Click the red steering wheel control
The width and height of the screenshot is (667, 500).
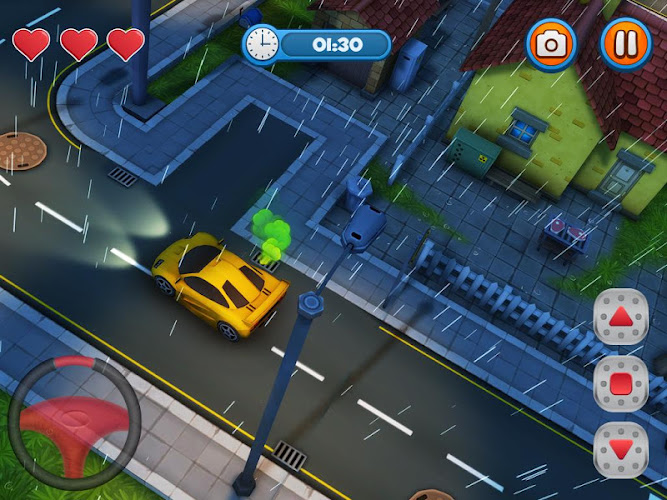[x=74, y=413]
